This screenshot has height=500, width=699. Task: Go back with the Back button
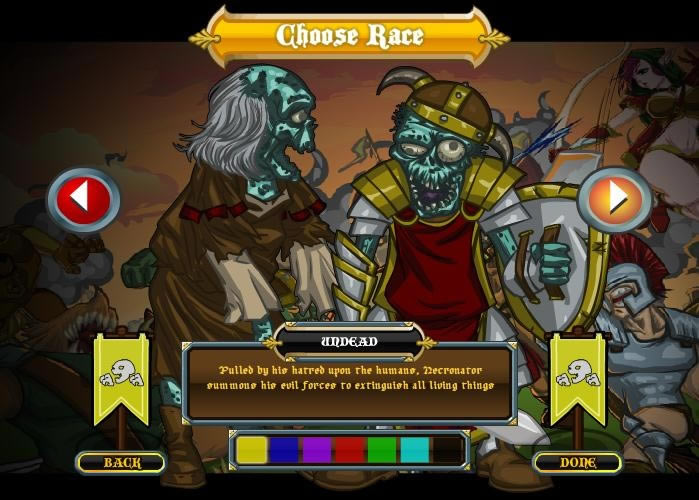pos(121,462)
